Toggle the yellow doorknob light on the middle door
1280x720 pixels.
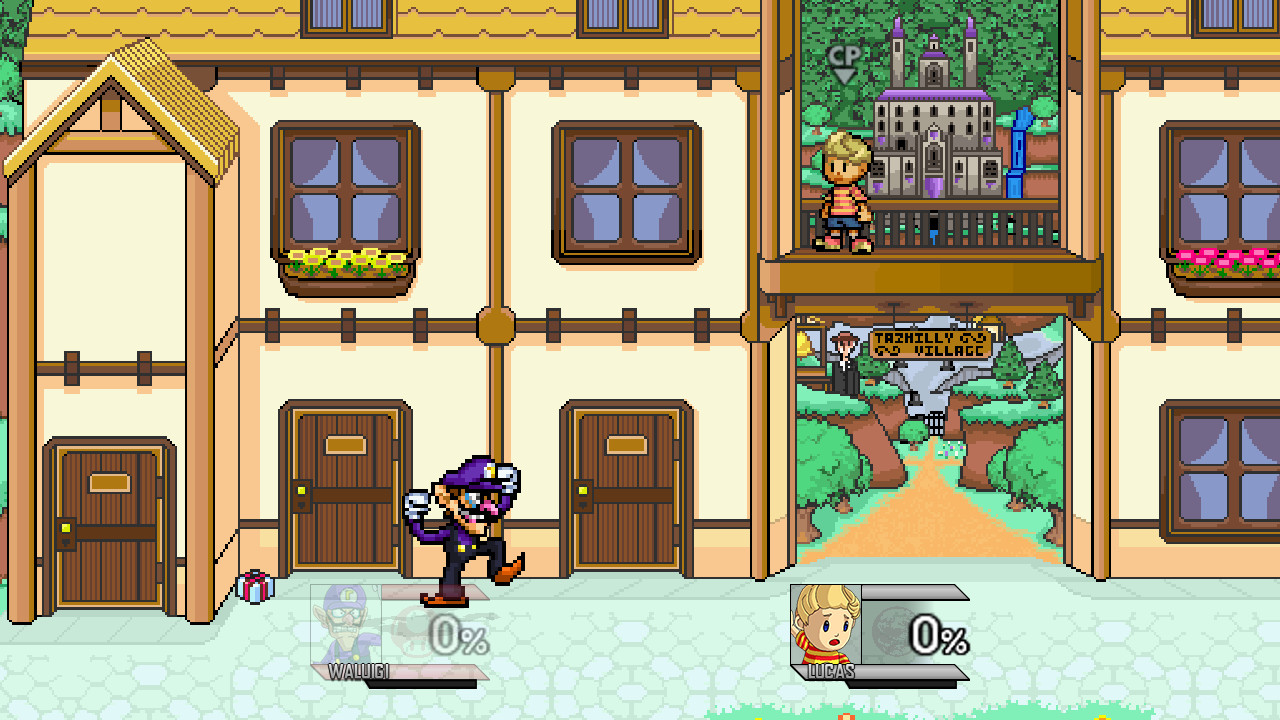tap(301, 491)
